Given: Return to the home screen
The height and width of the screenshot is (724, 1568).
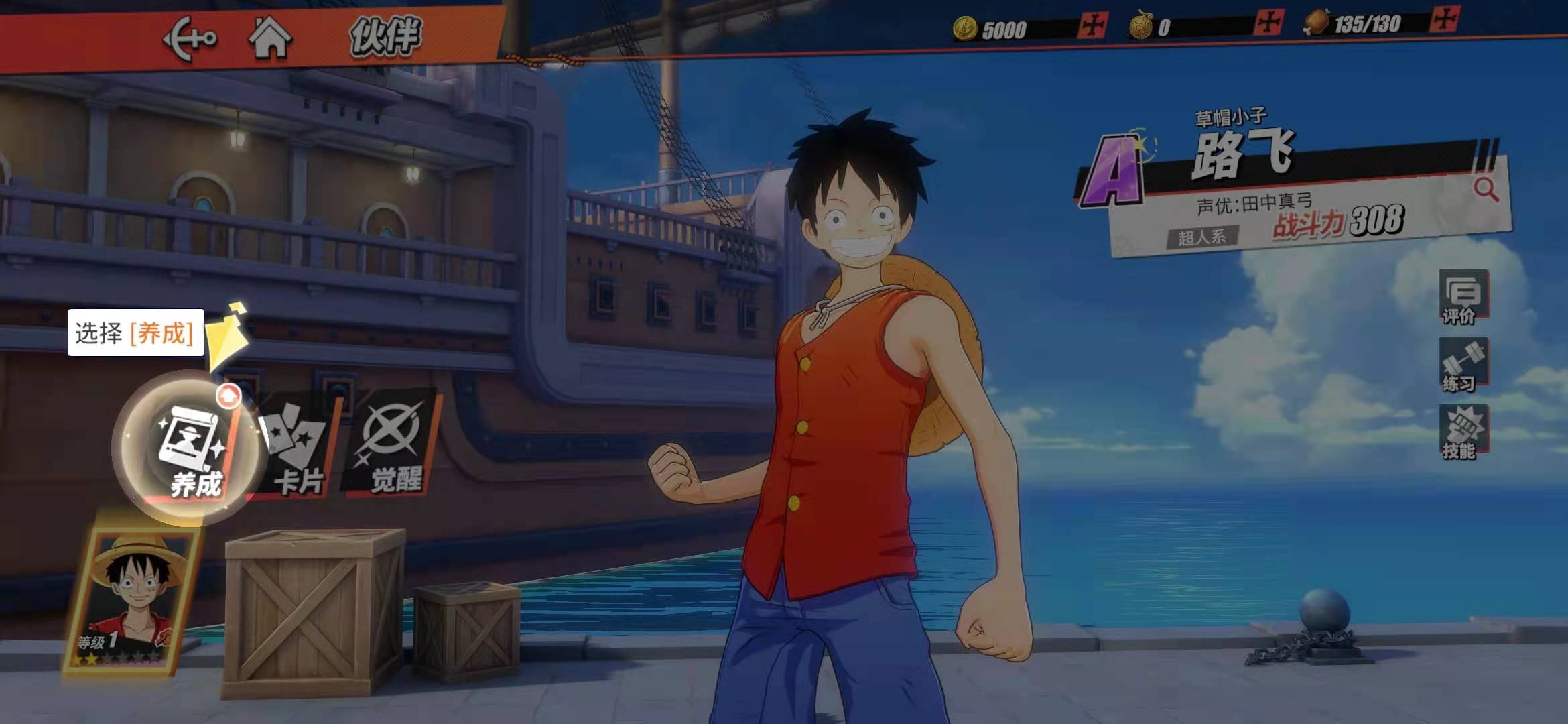Looking at the screenshot, I should (x=270, y=38).
